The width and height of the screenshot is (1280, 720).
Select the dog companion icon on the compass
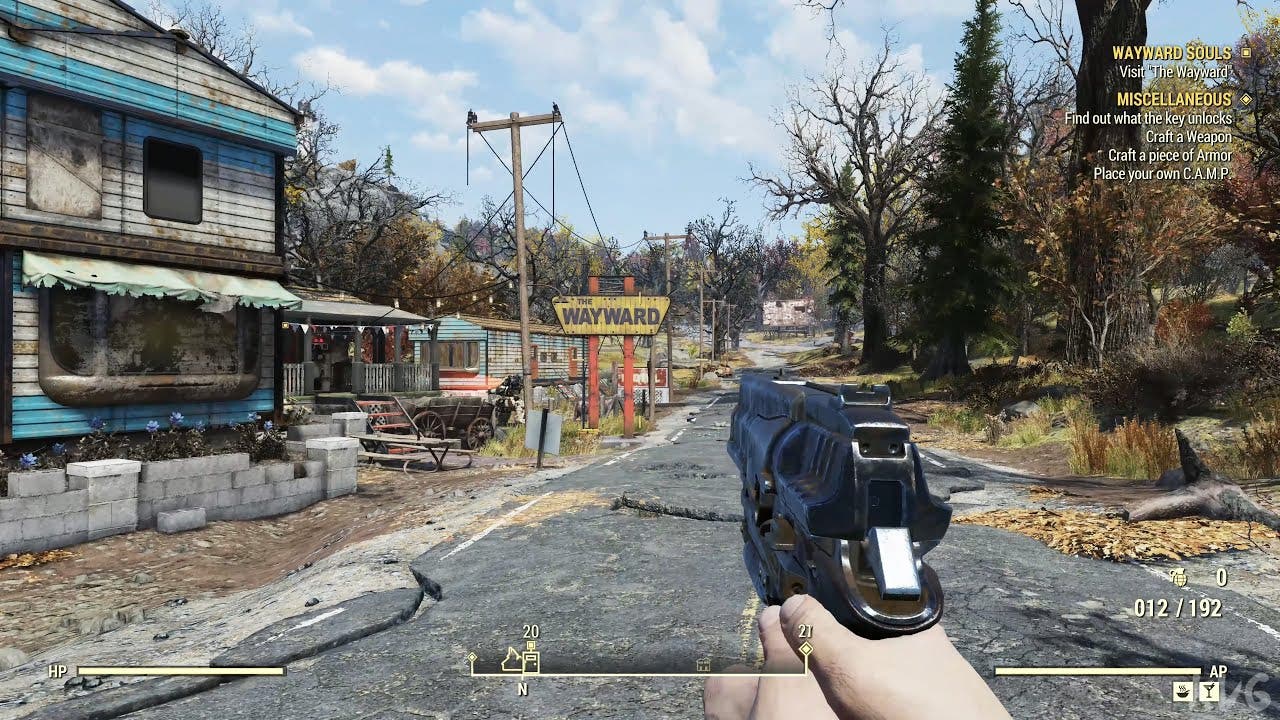click(510, 661)
